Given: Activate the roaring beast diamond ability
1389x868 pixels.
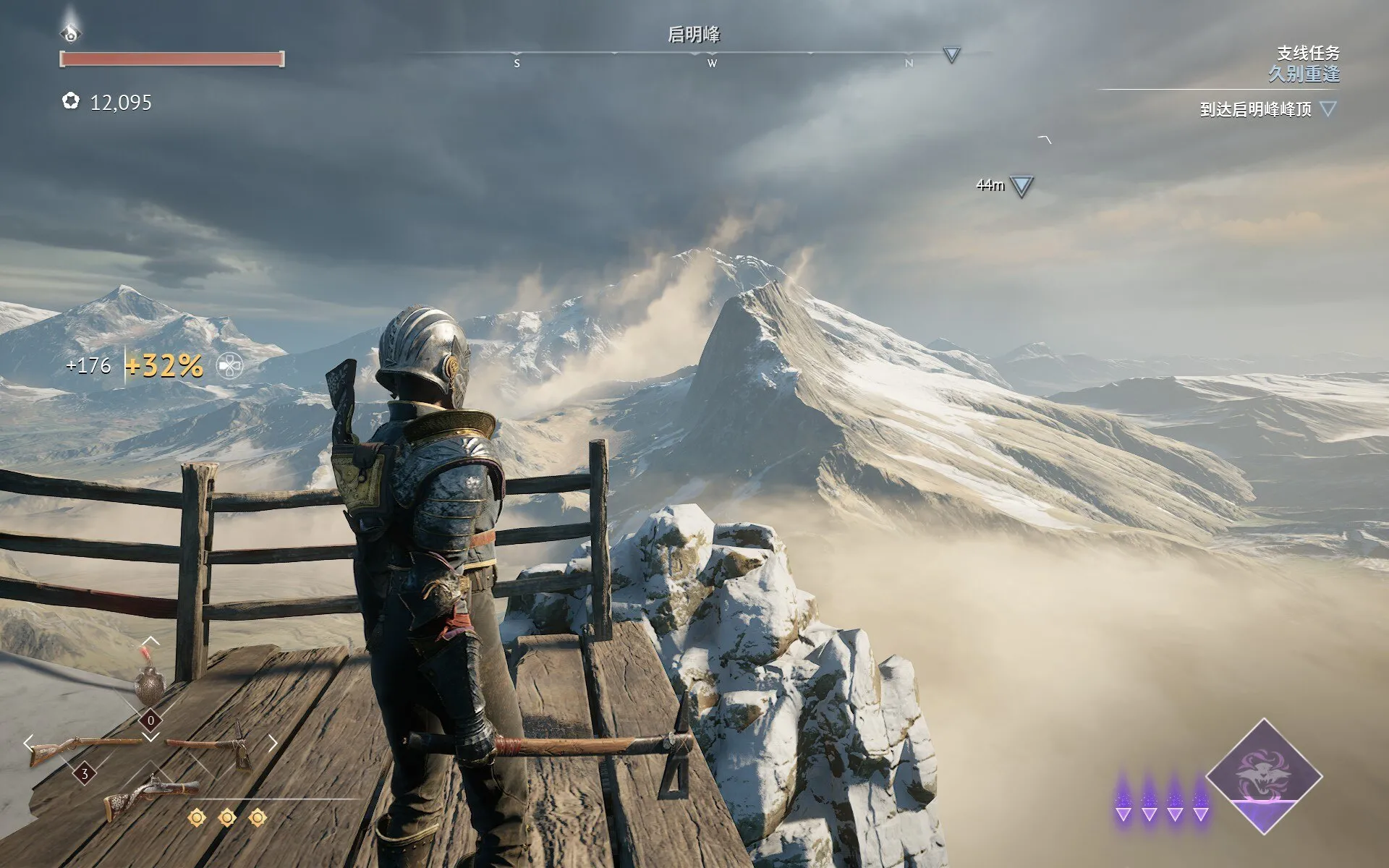Looking at the screenshot, I should 1263,777.
